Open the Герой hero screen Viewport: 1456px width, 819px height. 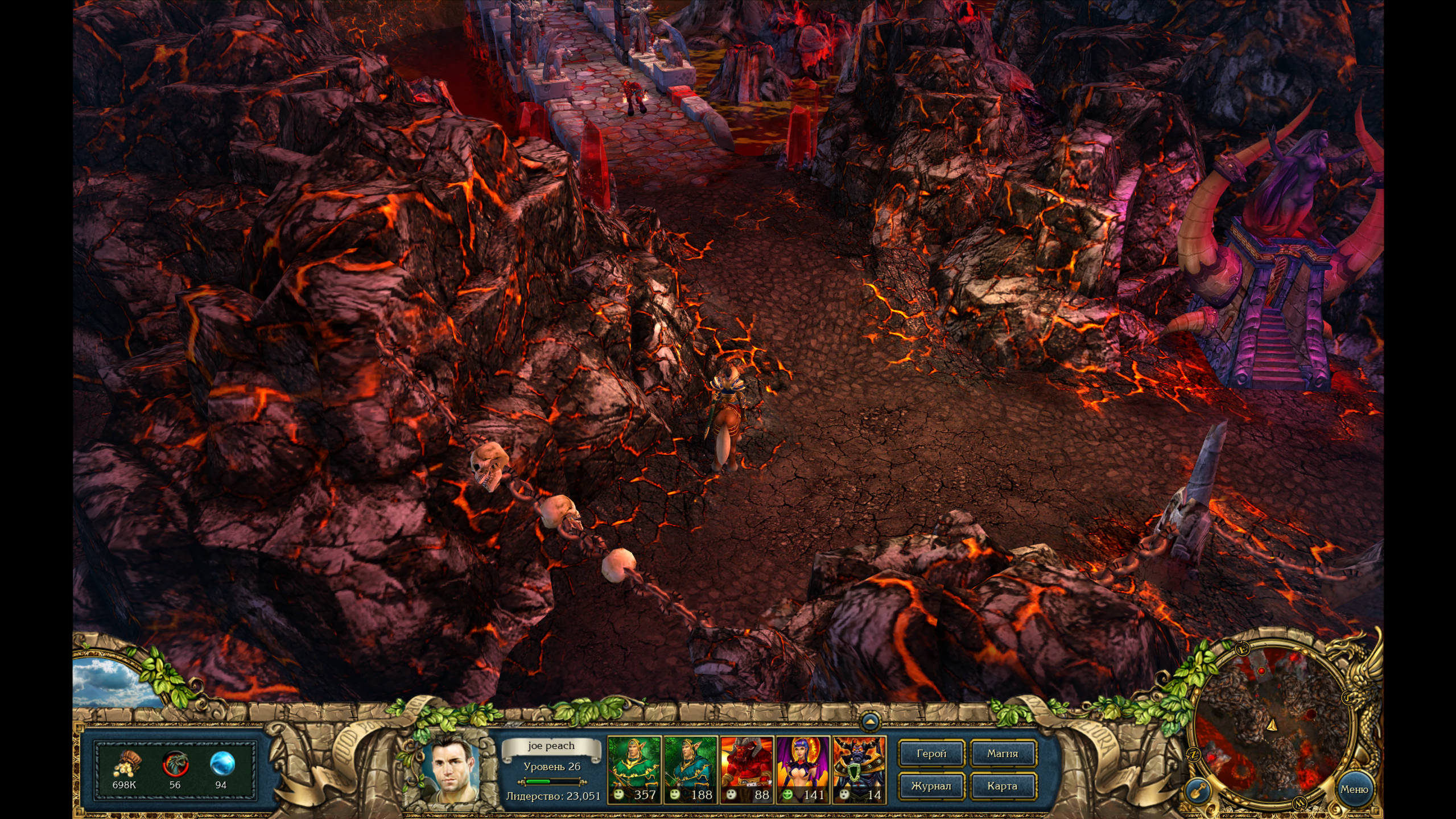(931, 754)
